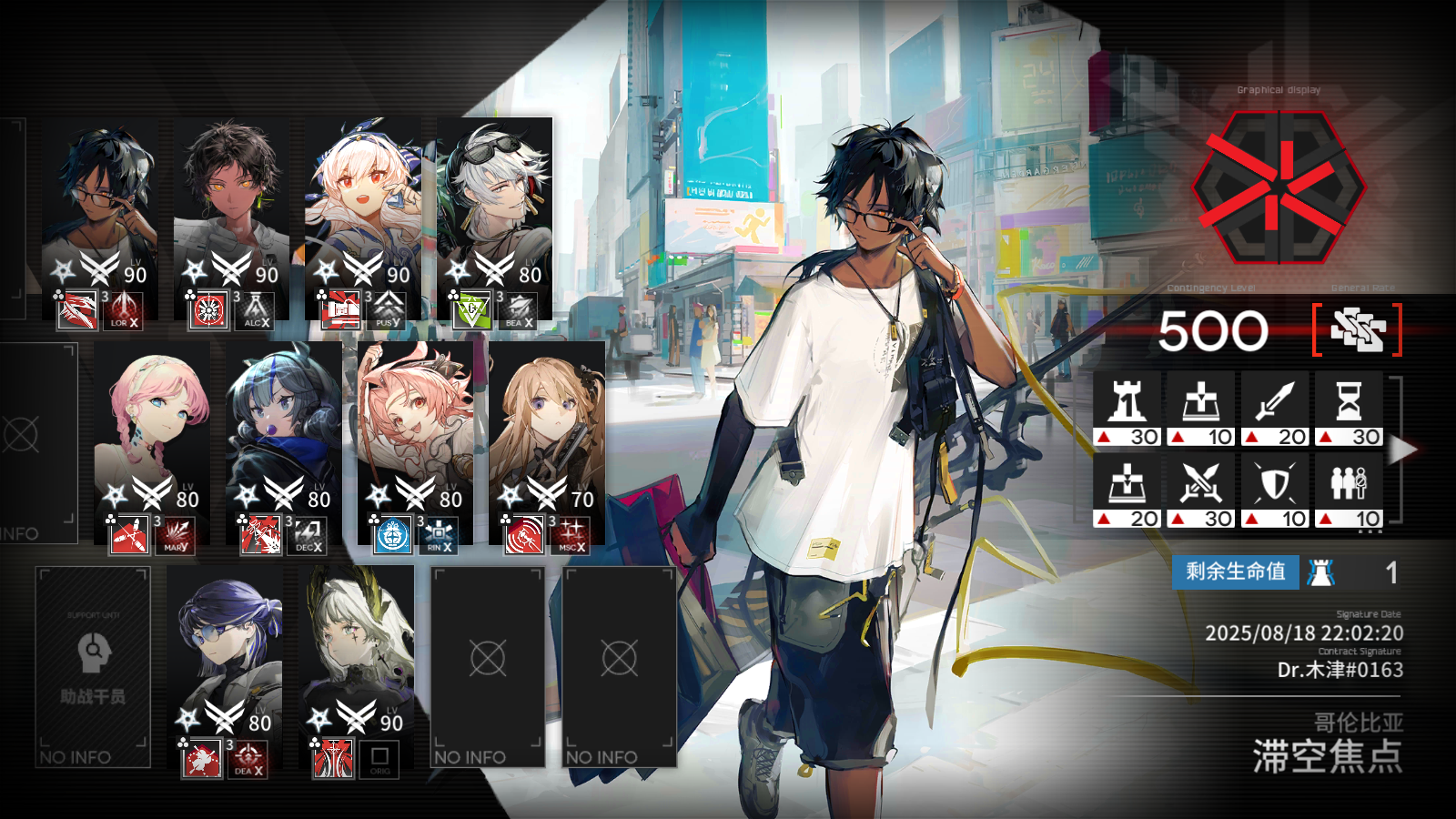The width and height of the screenshot is (1456, 819).
Task: Select the hourglass contract tag
Action: [x=1349, y=409]
